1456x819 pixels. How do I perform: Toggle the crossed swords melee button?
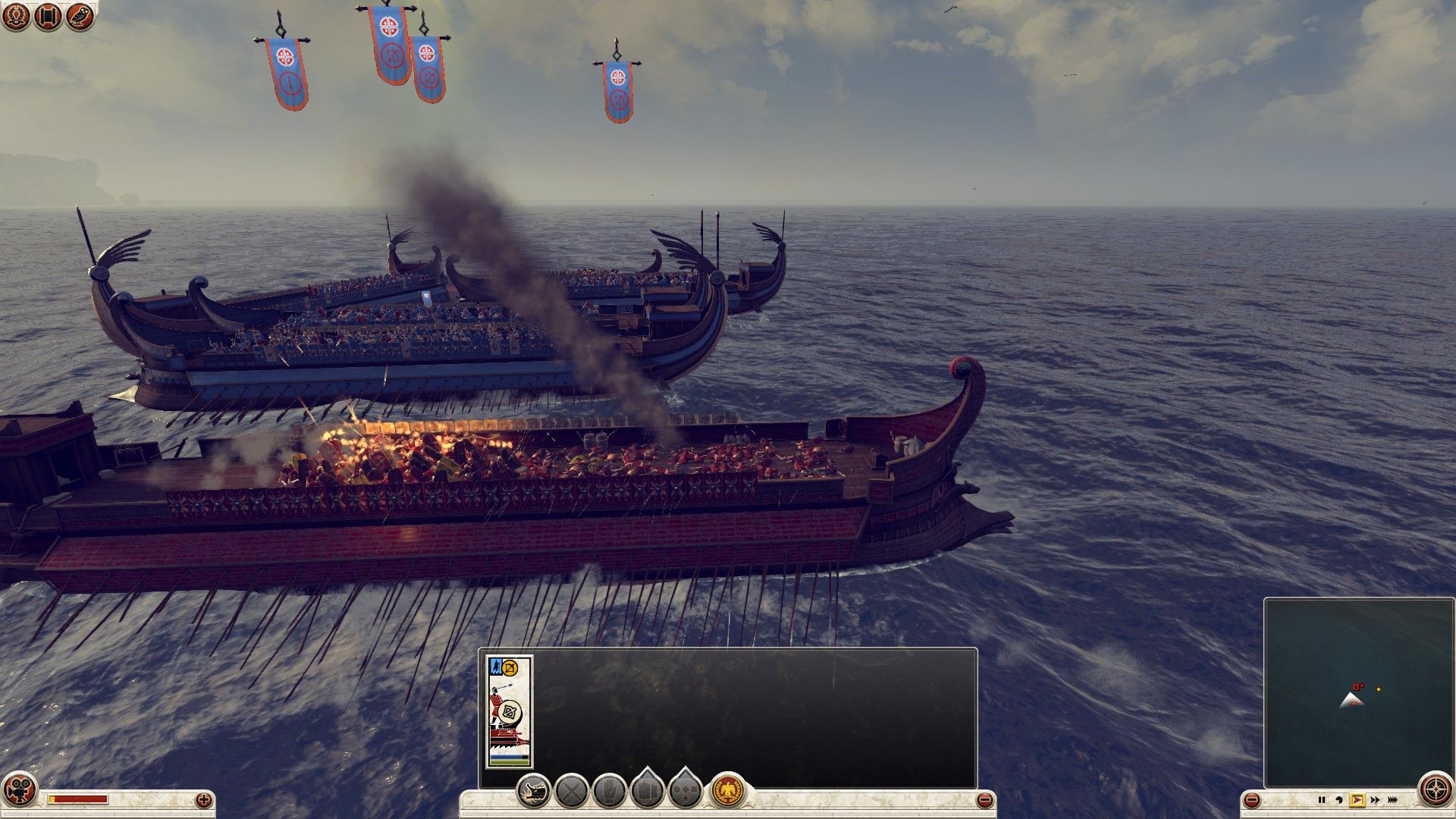click(x=572, y=791)
